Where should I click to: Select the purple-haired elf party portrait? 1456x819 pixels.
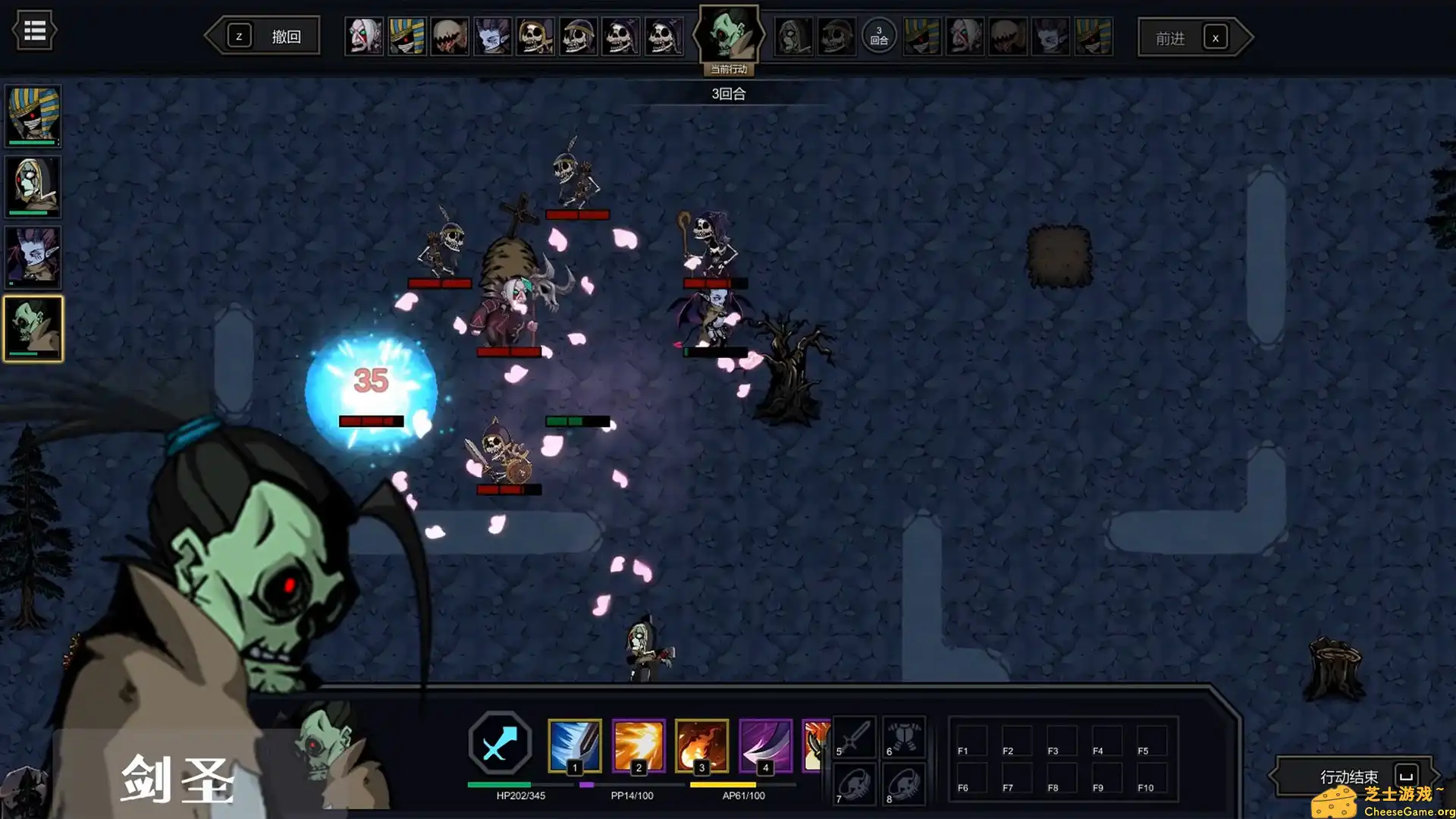pyautogui.click(x=33, y=258)
